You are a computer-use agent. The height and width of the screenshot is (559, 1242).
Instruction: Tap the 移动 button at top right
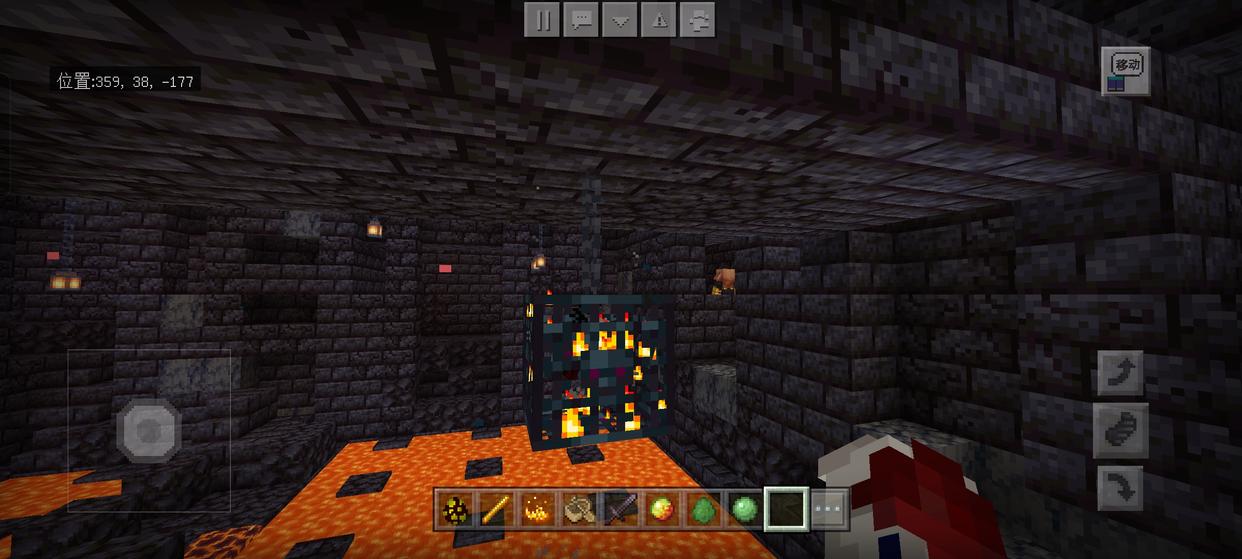coord(1126,71)
